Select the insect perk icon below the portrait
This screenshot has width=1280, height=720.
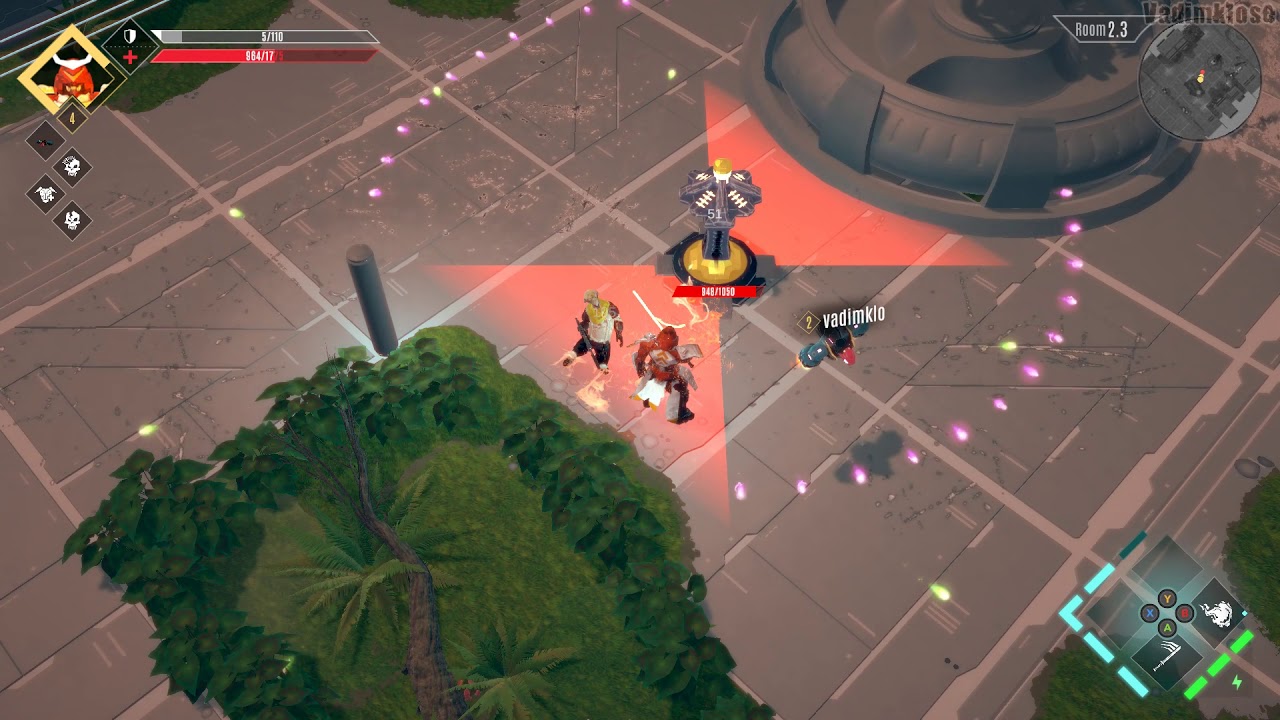pos(44,141)
